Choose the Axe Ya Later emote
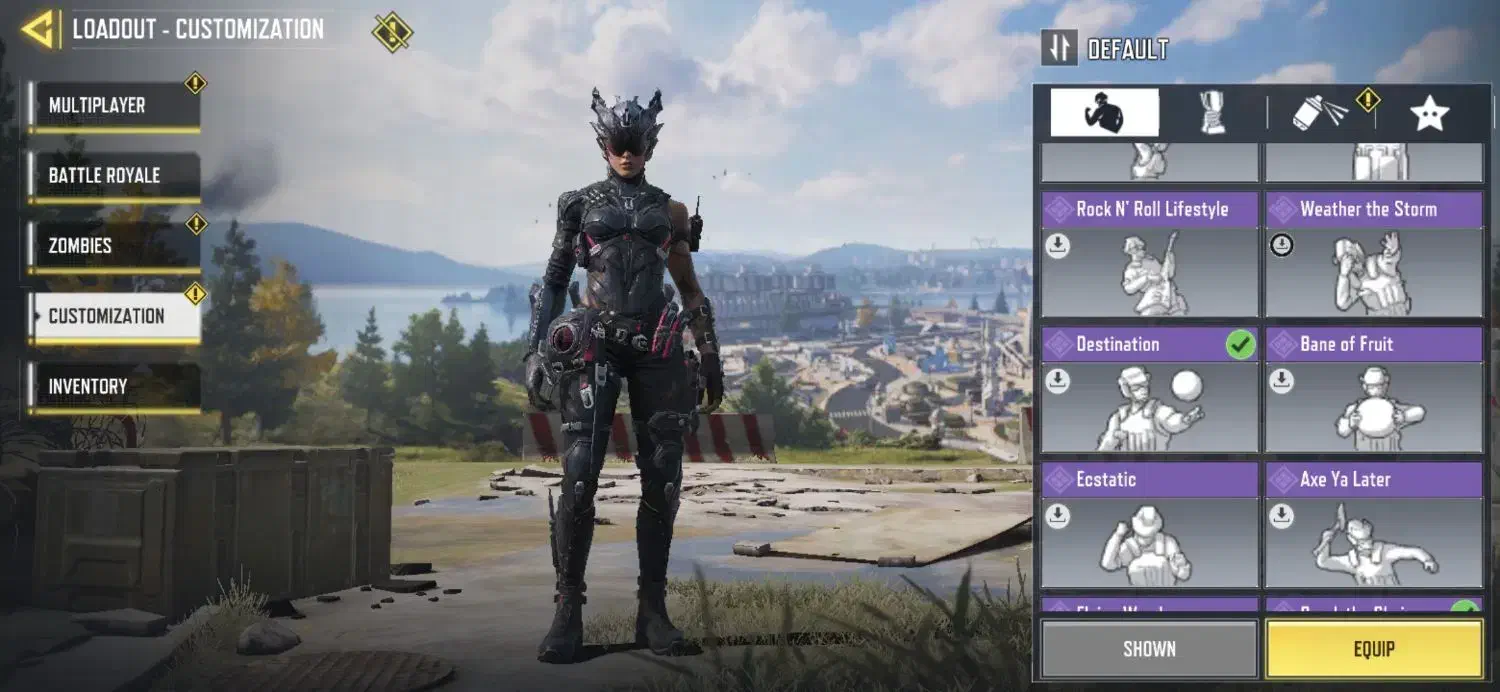The image size is (1500, 692). (1373, 526)
